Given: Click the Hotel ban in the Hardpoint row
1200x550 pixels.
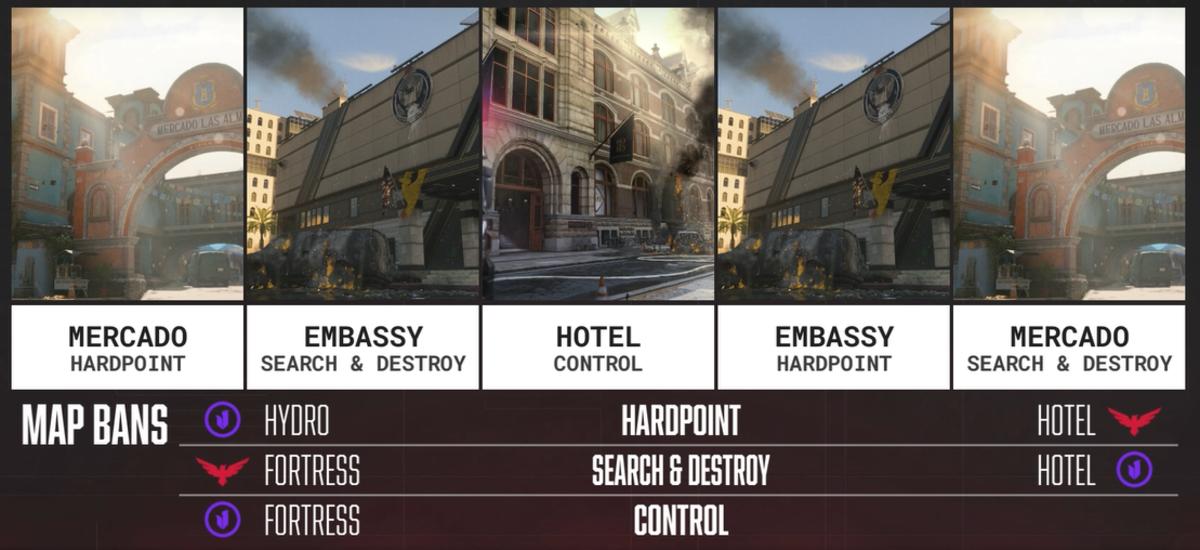Looking at the screenshot, I should [x=1066, y=421].
